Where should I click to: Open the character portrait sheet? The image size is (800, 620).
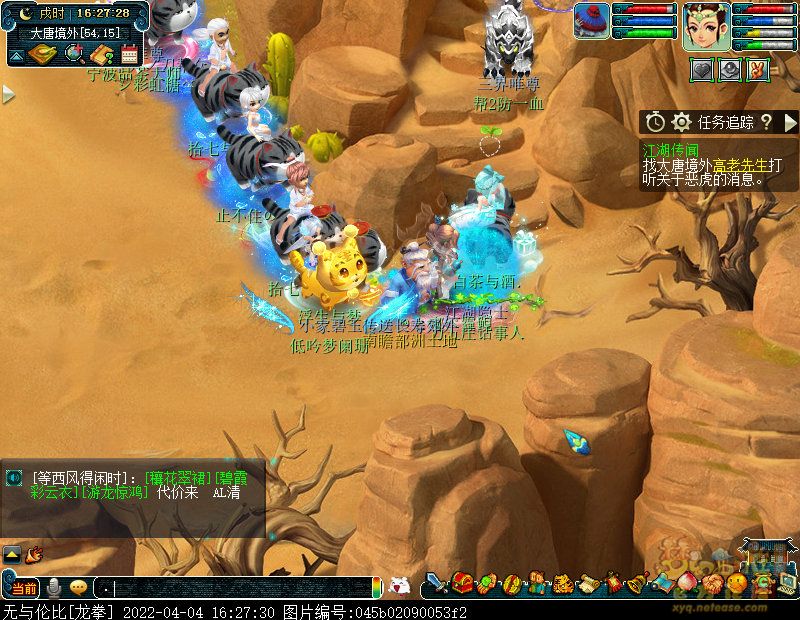click(706, 27)
